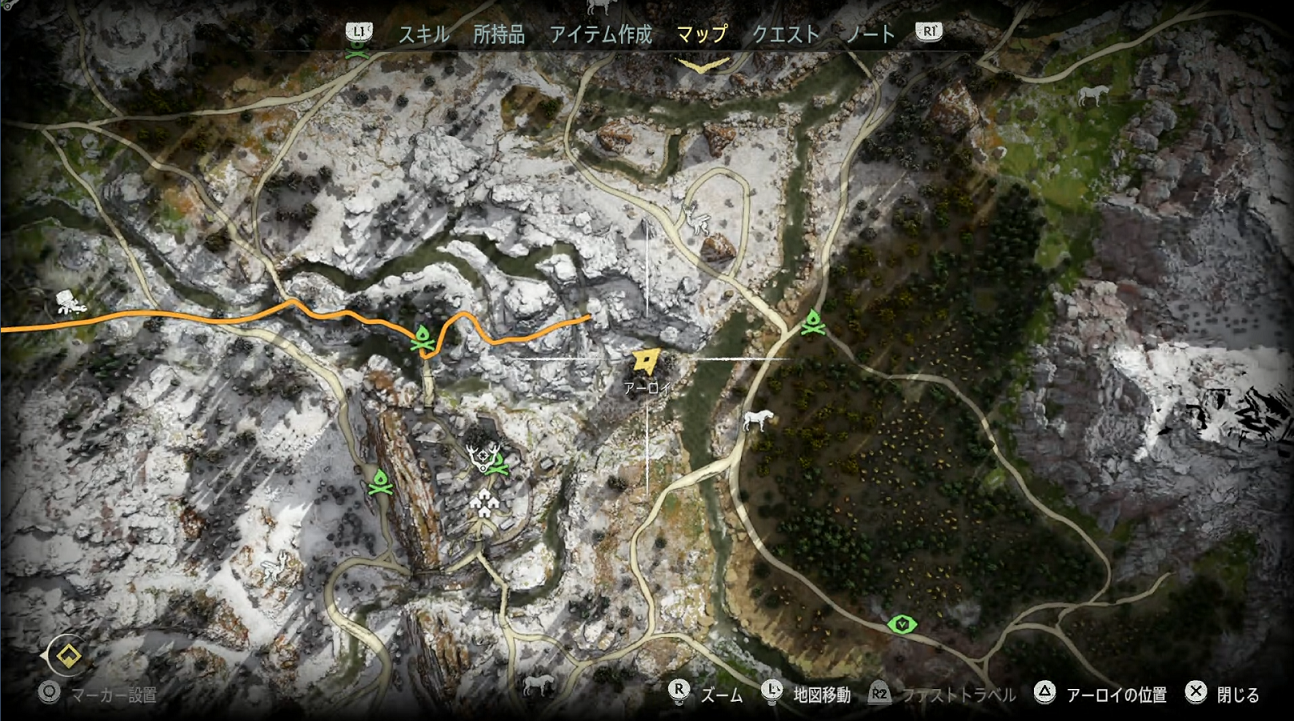Click the yellow quest marker filter icon
The image size is (1294, 721).
coord(67,657)
